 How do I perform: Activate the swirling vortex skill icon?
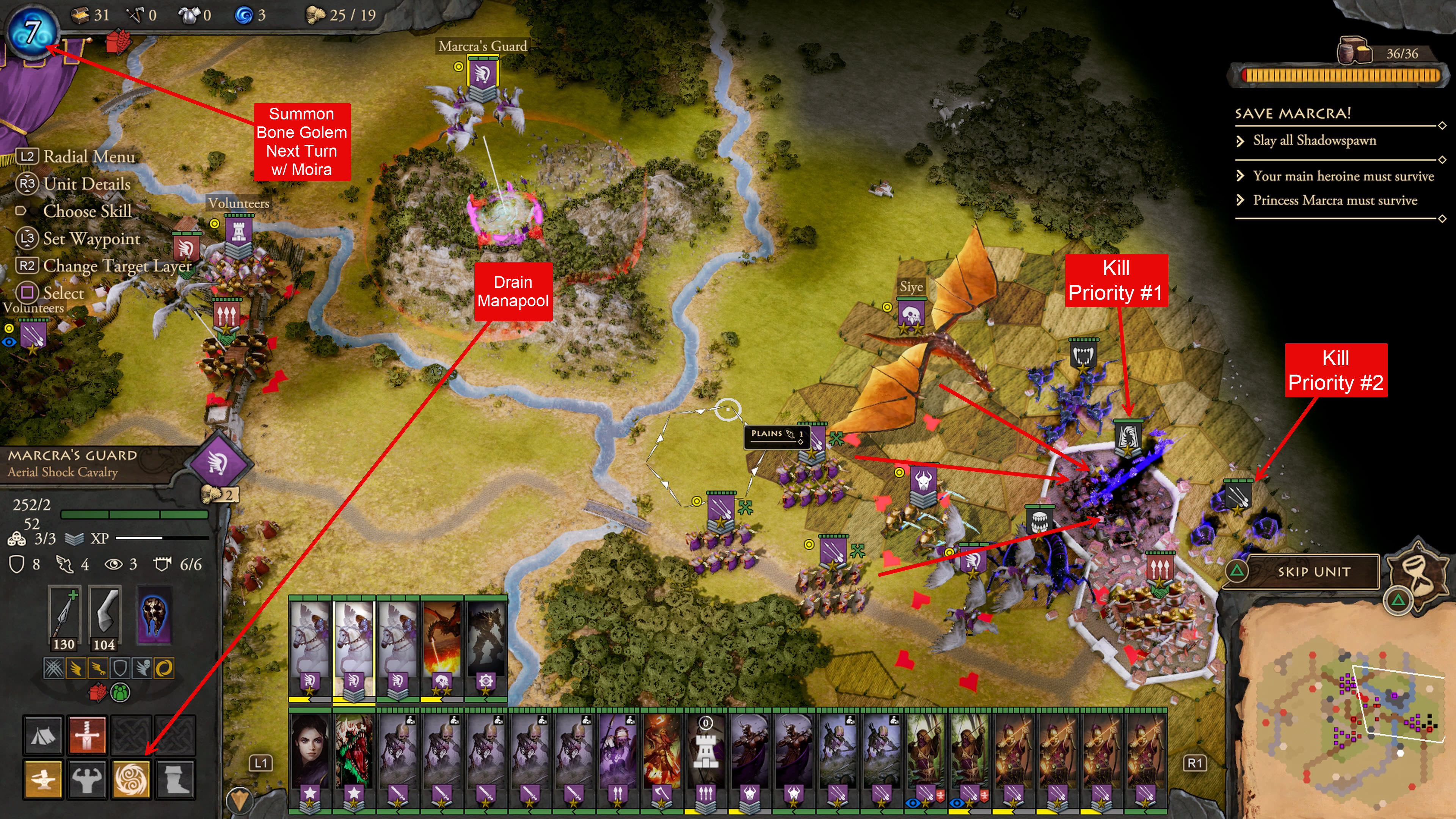(x=130, y=780)
